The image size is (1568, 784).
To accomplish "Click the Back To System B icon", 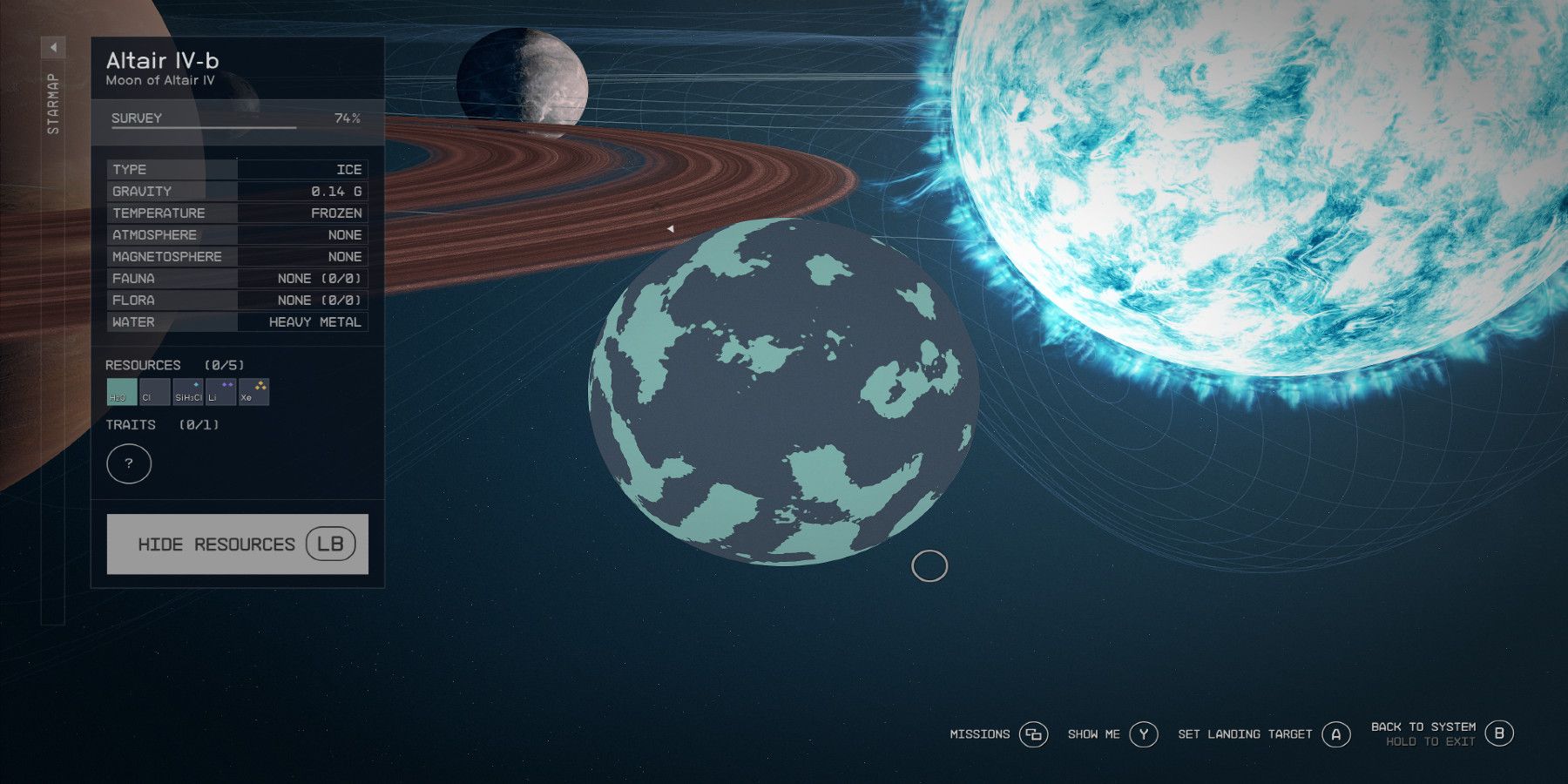I will [1500, 733].
